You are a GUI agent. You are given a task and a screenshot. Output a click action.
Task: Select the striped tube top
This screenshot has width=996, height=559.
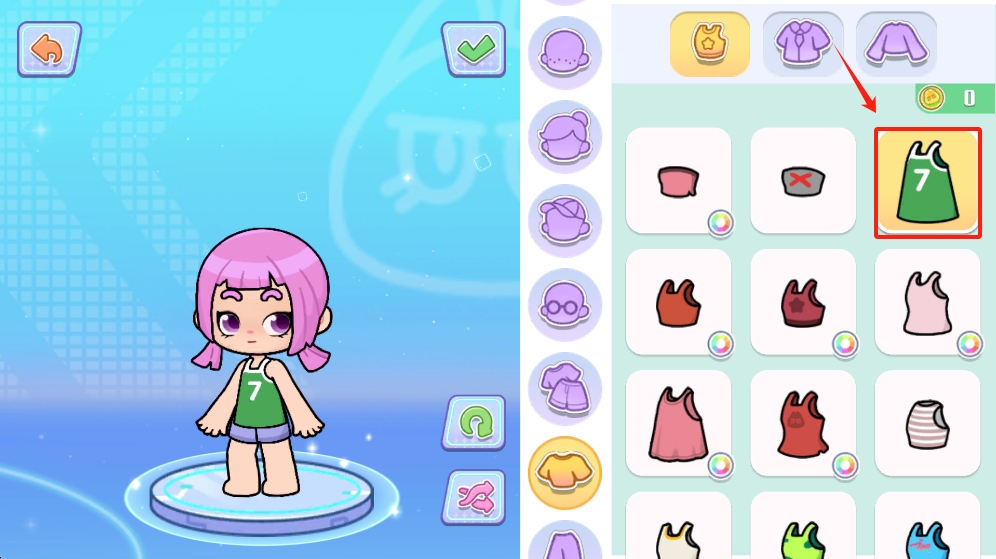pyautogui.click(x=927, y=423)
